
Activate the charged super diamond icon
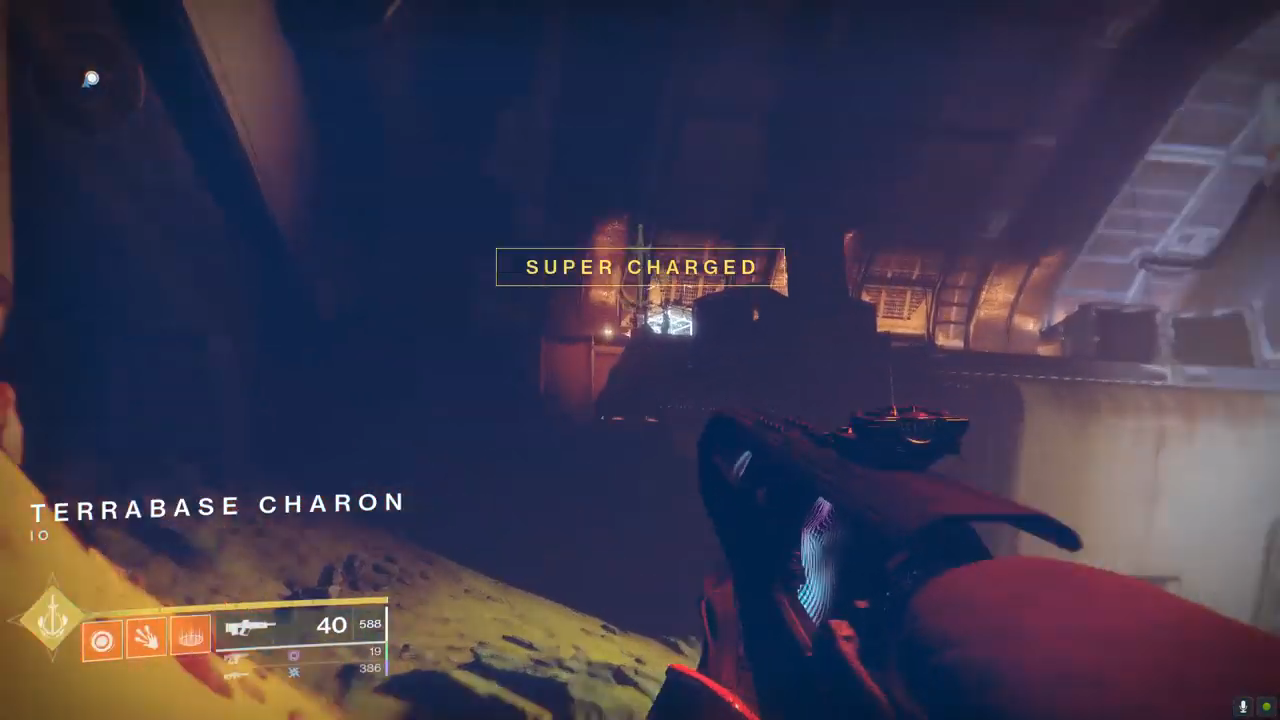52,620
